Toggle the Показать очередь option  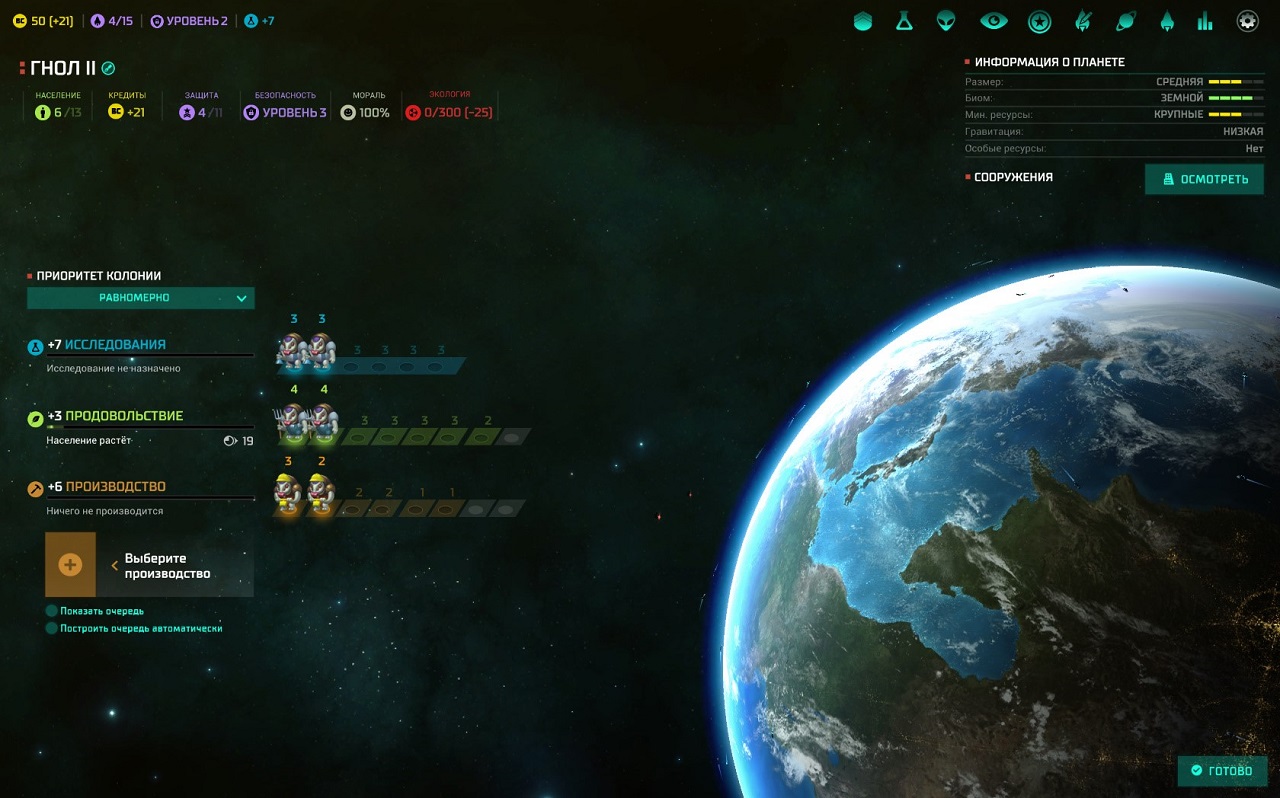(52, 611)
